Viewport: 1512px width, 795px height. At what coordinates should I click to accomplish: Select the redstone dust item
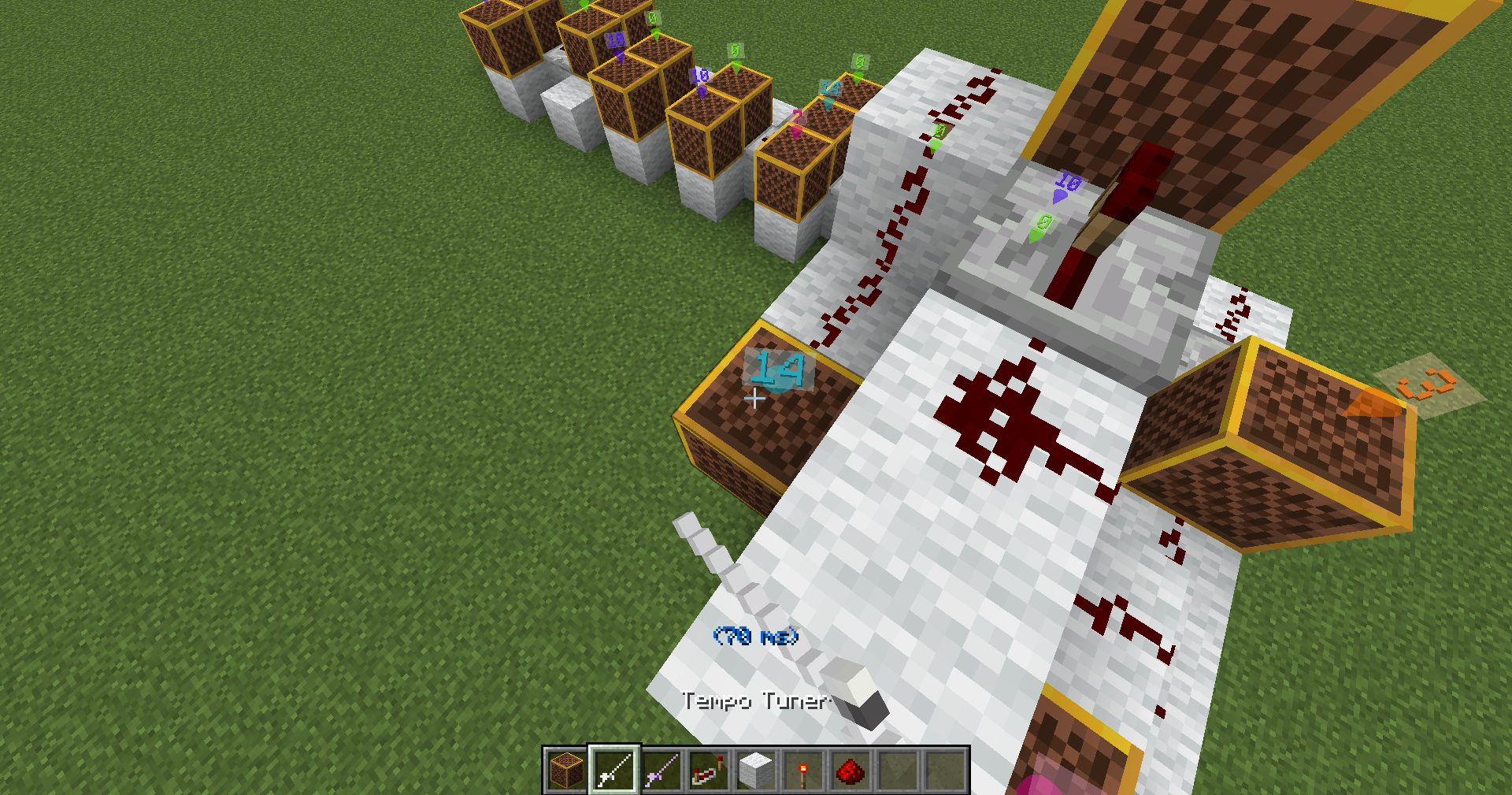point(850,768)
